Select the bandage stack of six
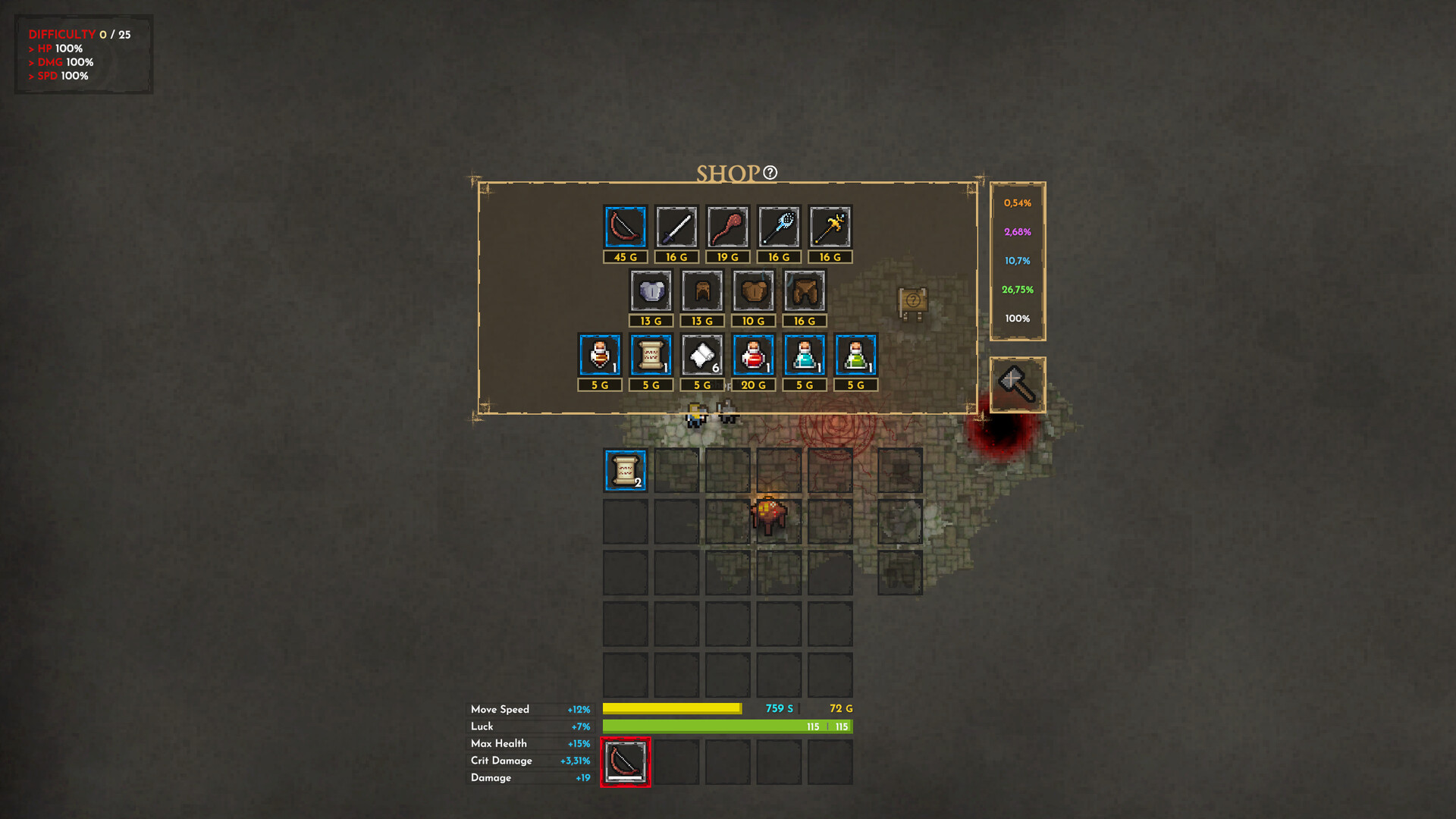 pyautogui.click(x=701, y=355)
